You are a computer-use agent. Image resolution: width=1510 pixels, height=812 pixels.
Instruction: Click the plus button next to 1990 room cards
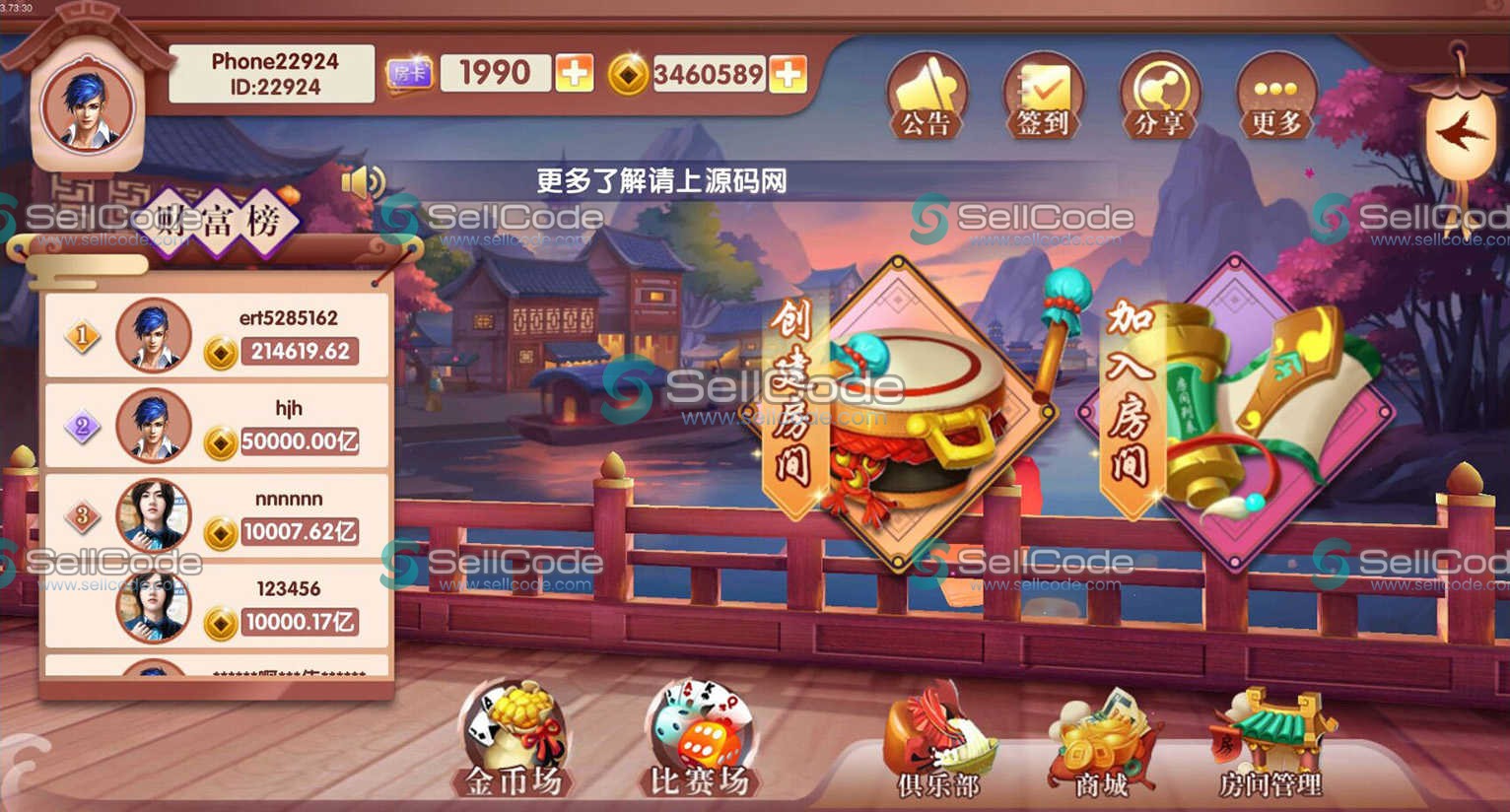click(573, 73)
